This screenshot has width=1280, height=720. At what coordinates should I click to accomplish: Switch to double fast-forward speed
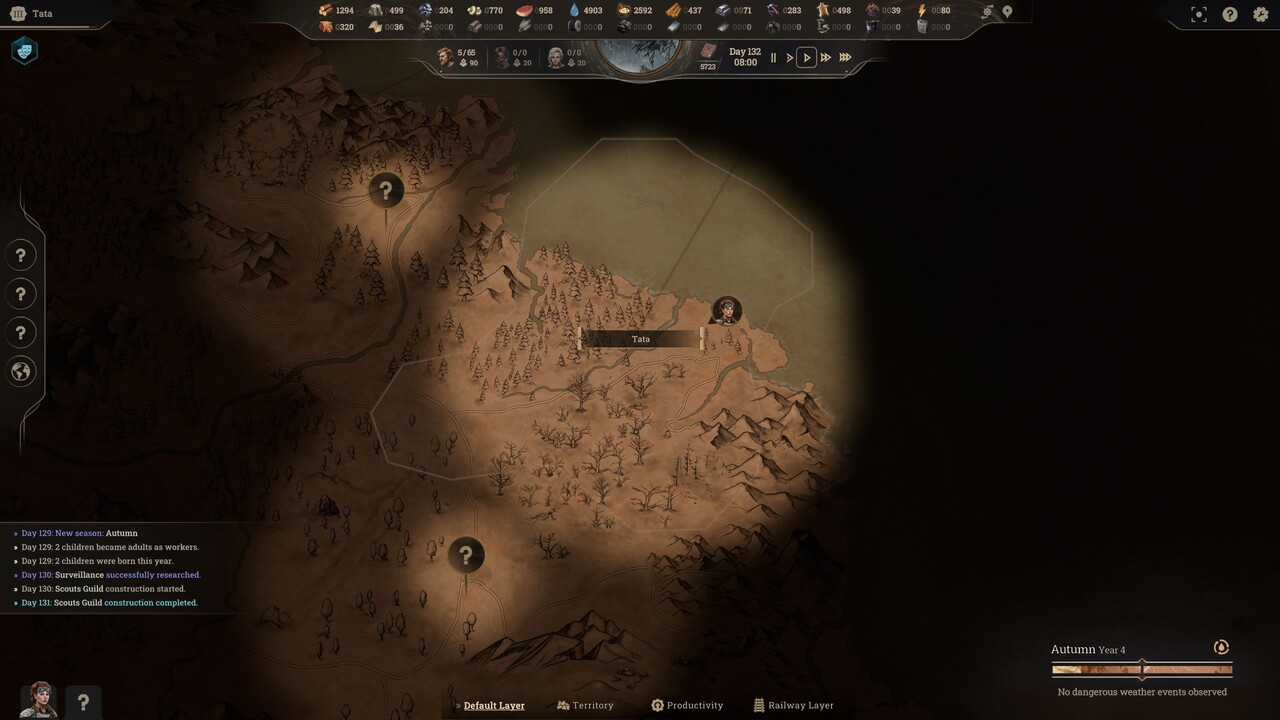tap(826, 58)
